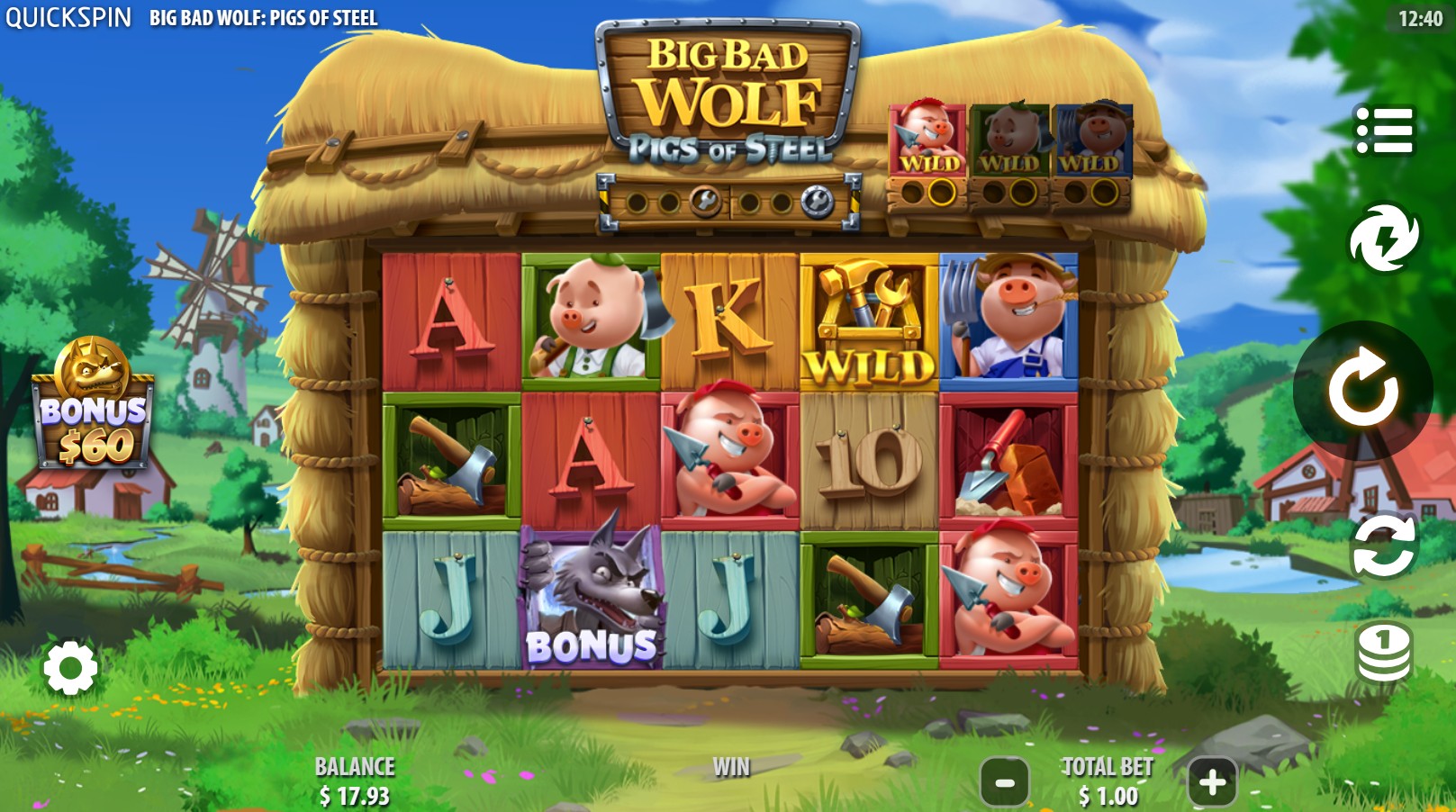Open autoplay with the double arrows icon
Image resolution: width=1456 pixels, height=812 pixels.
pyautogui.click(x=1384, y=546)
